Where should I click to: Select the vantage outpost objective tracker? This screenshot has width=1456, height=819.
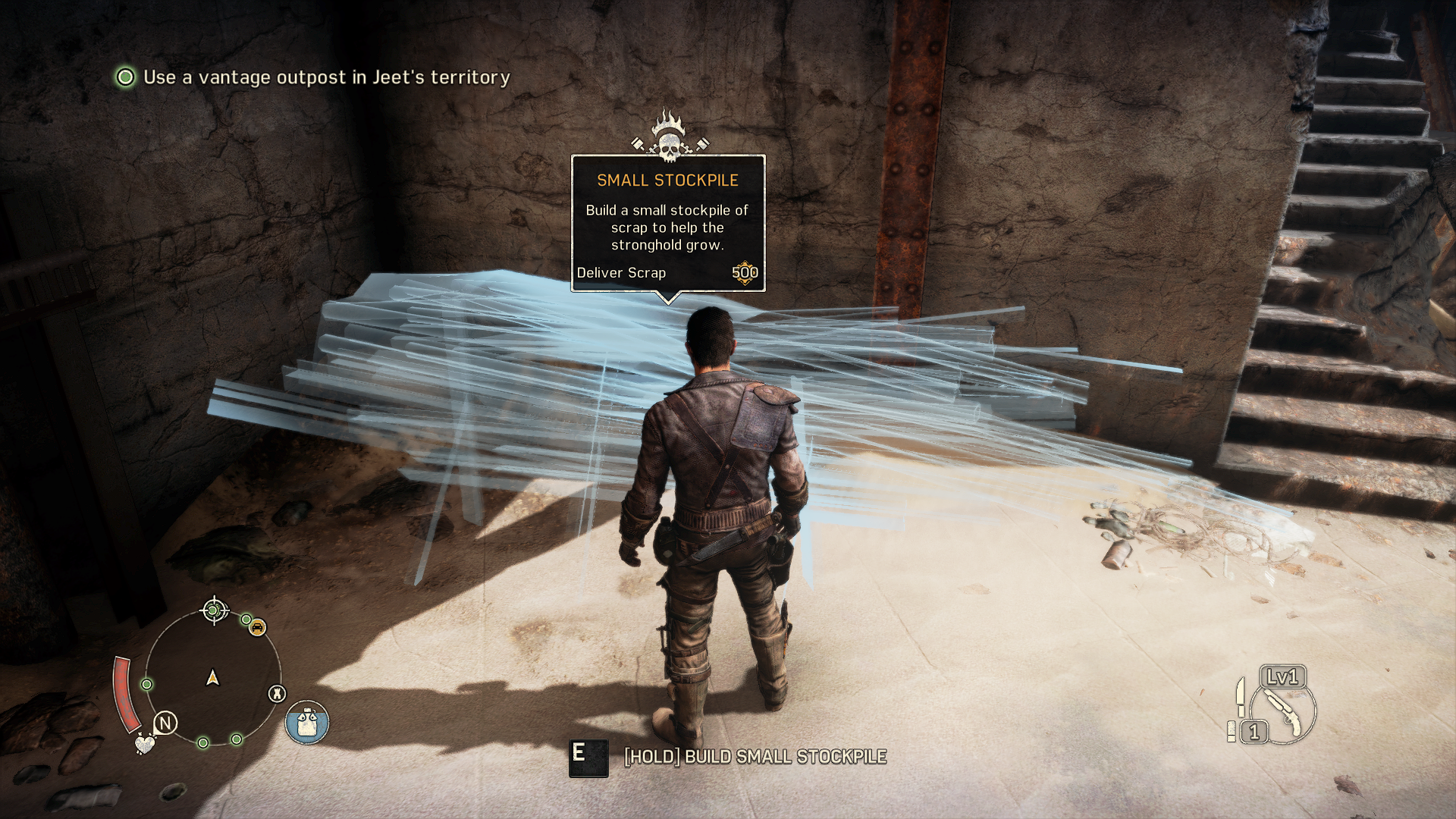pyautogui.click(x=312, y=77)
